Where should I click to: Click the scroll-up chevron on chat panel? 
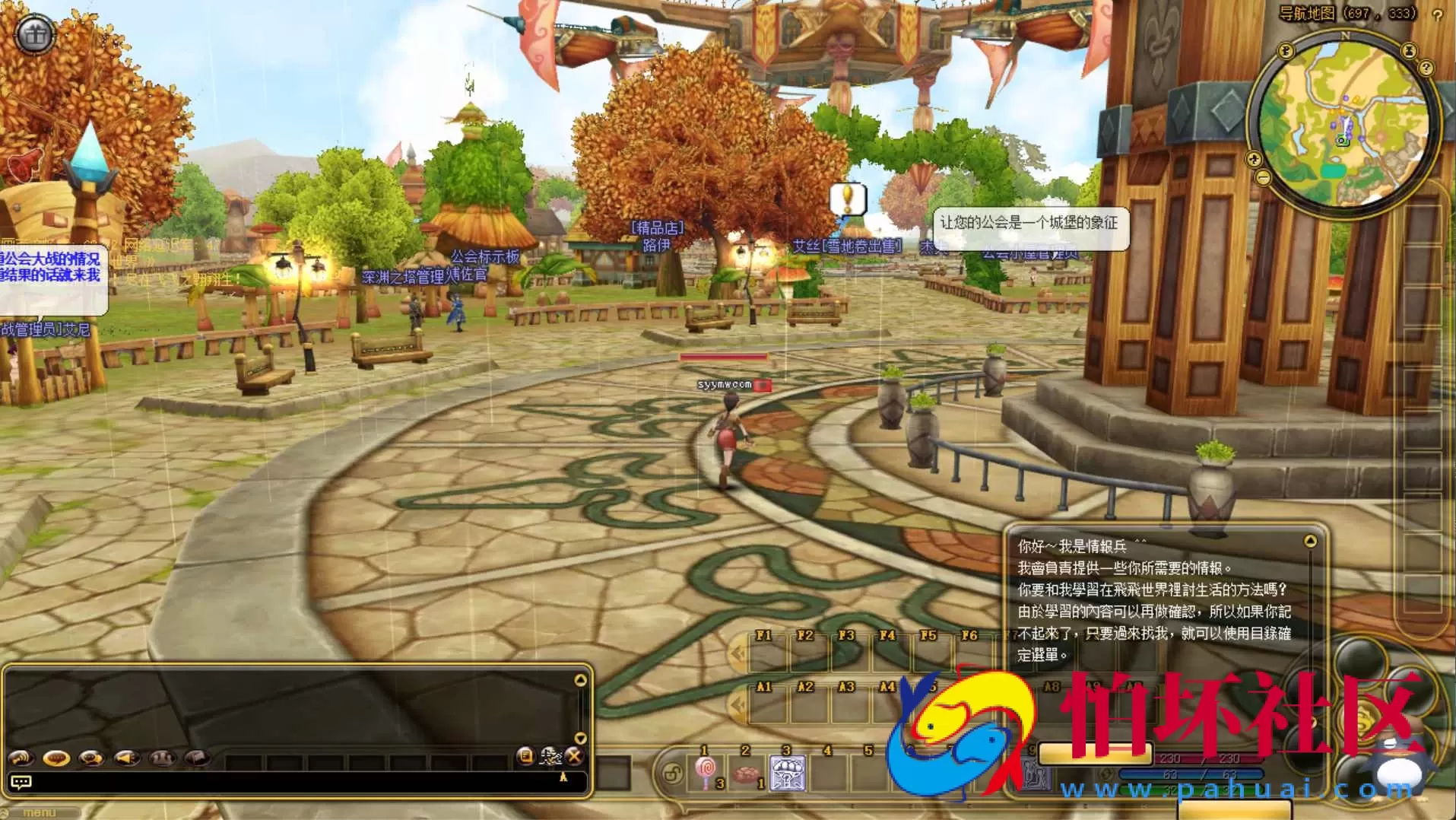582,682
